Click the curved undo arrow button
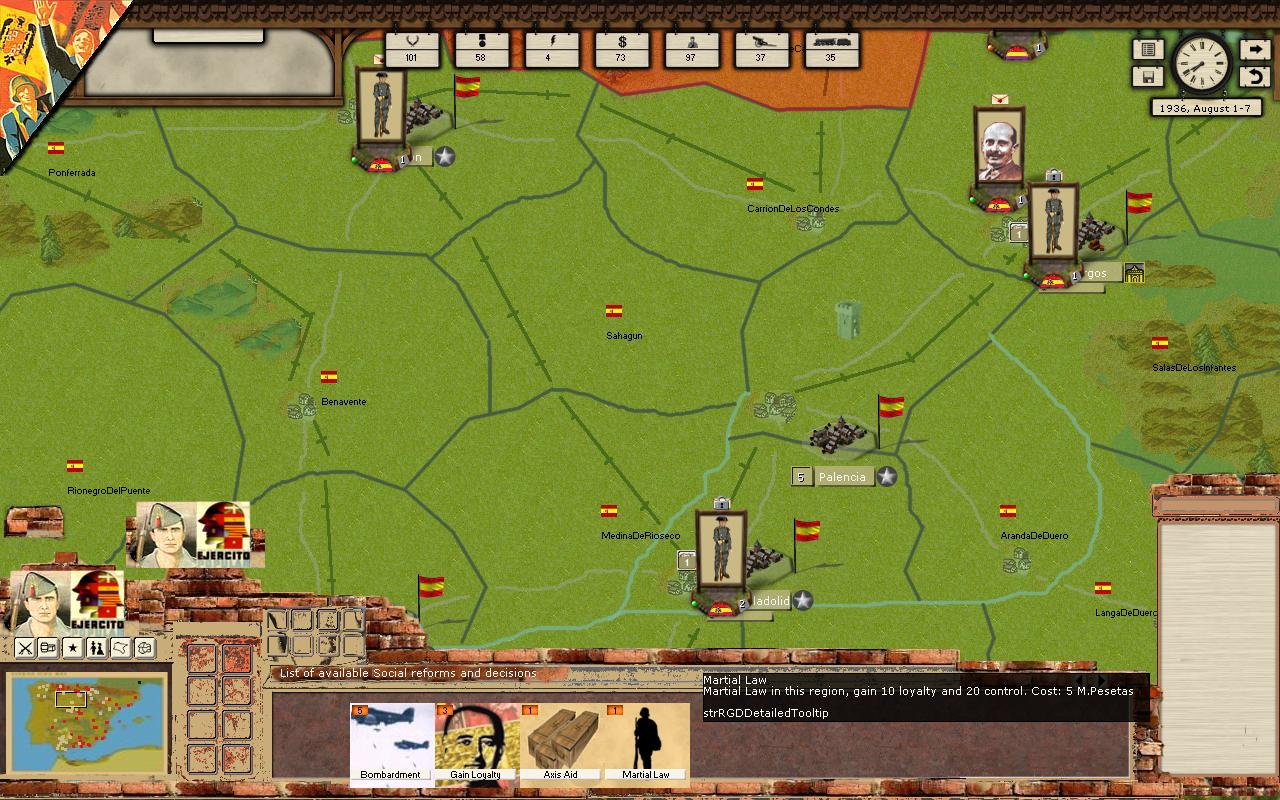 point(1254,77)
